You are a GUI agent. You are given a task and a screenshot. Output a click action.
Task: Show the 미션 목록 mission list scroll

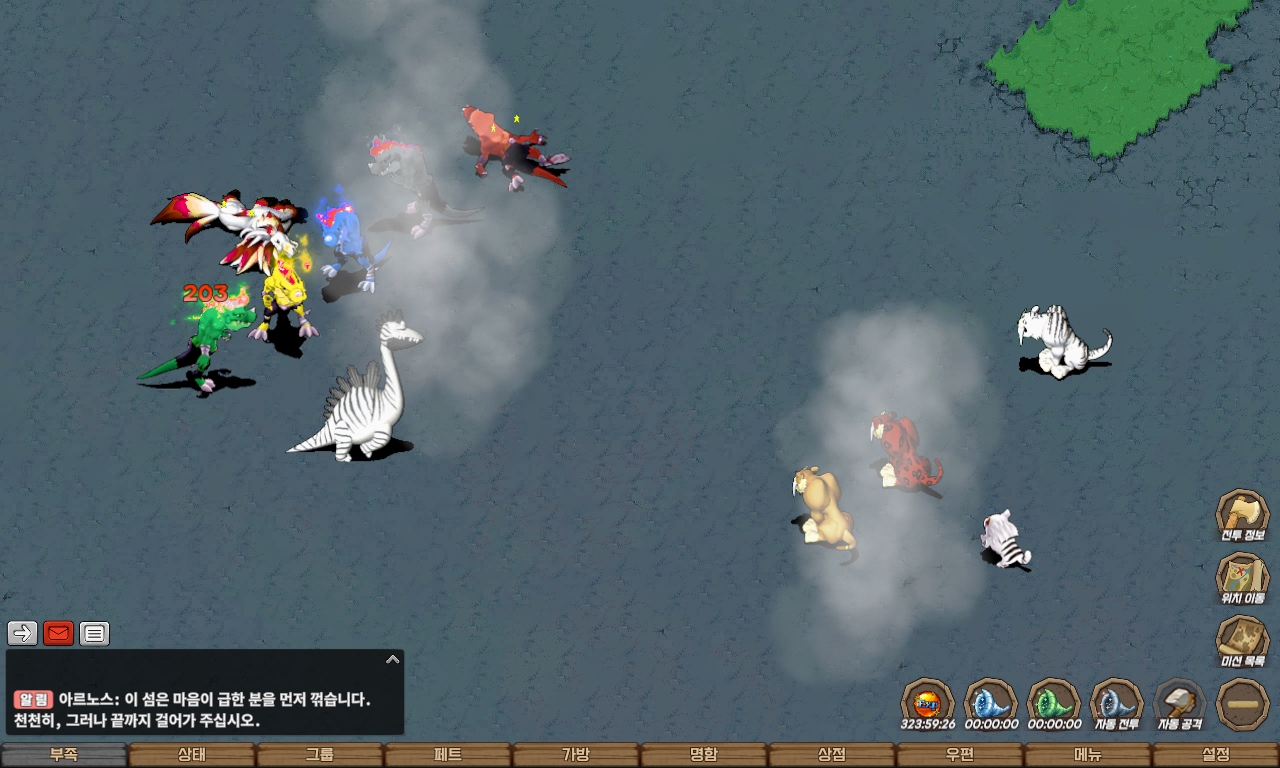[1242, 641]
